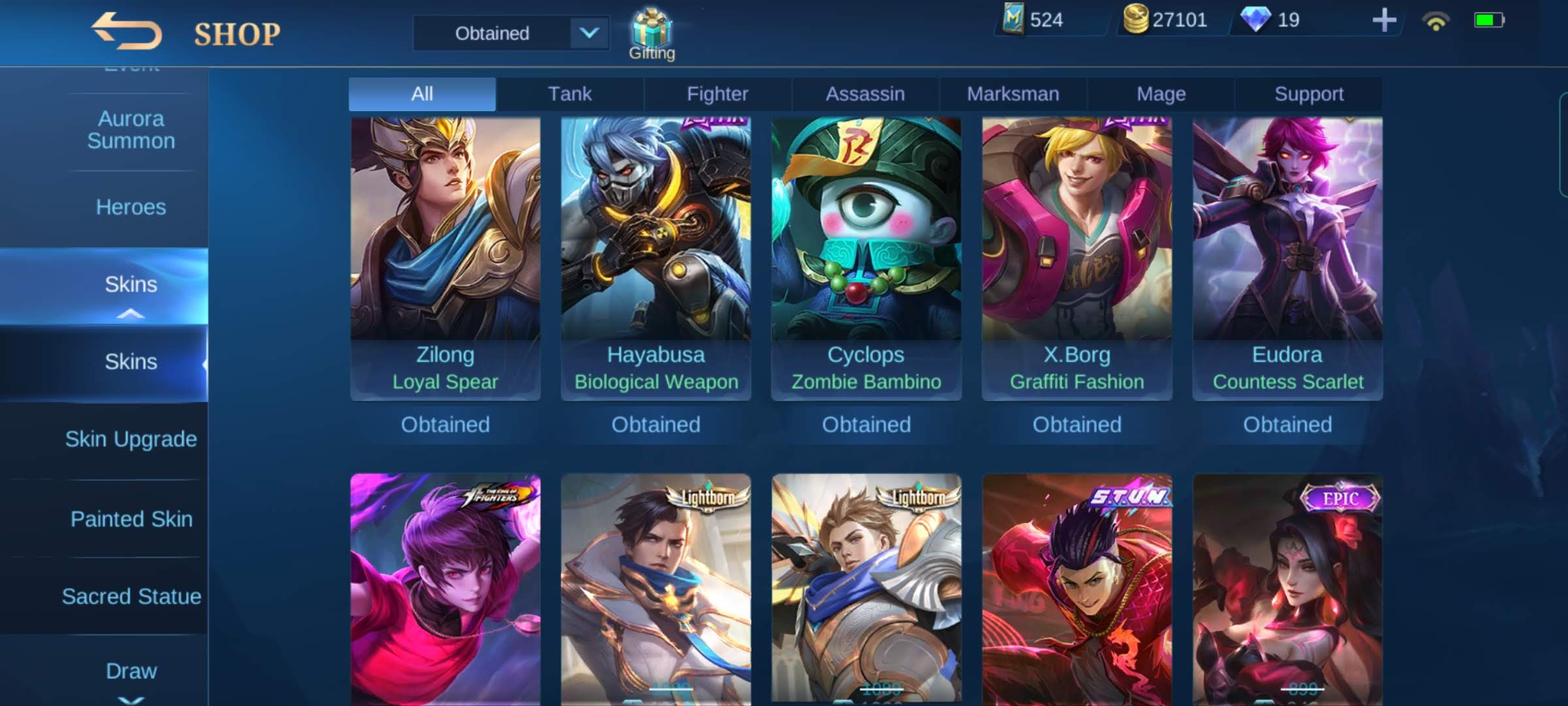1568x706 pixels.
Task: Open the Sacred Statue section
Action: (x=132, y=597)
